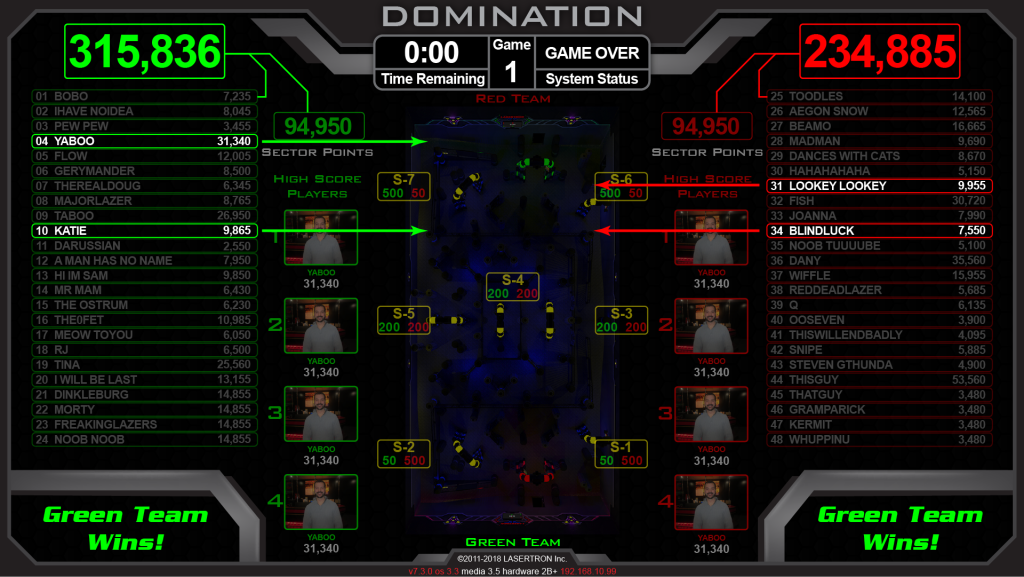Pick the 09 TABOO player row

pos(145,215)
